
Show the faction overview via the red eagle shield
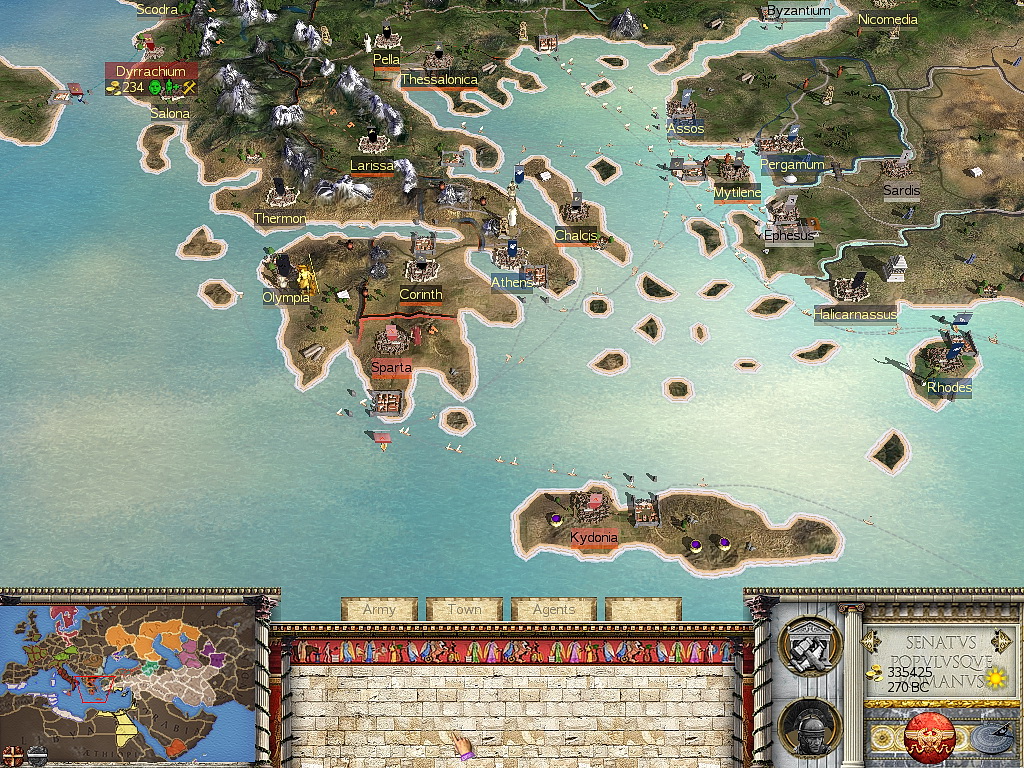[x=930, y=739]
